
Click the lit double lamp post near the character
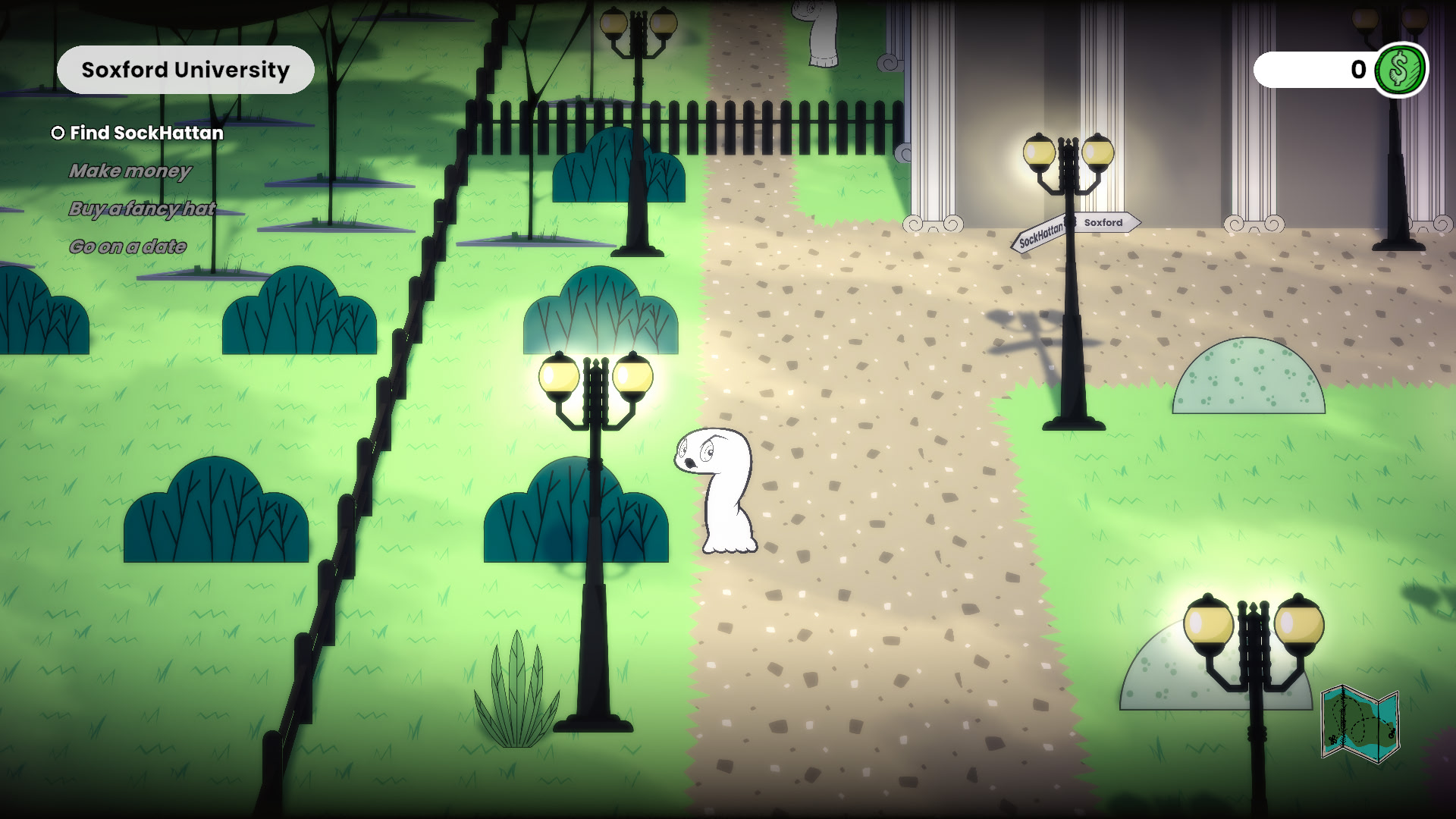[595, 379]
